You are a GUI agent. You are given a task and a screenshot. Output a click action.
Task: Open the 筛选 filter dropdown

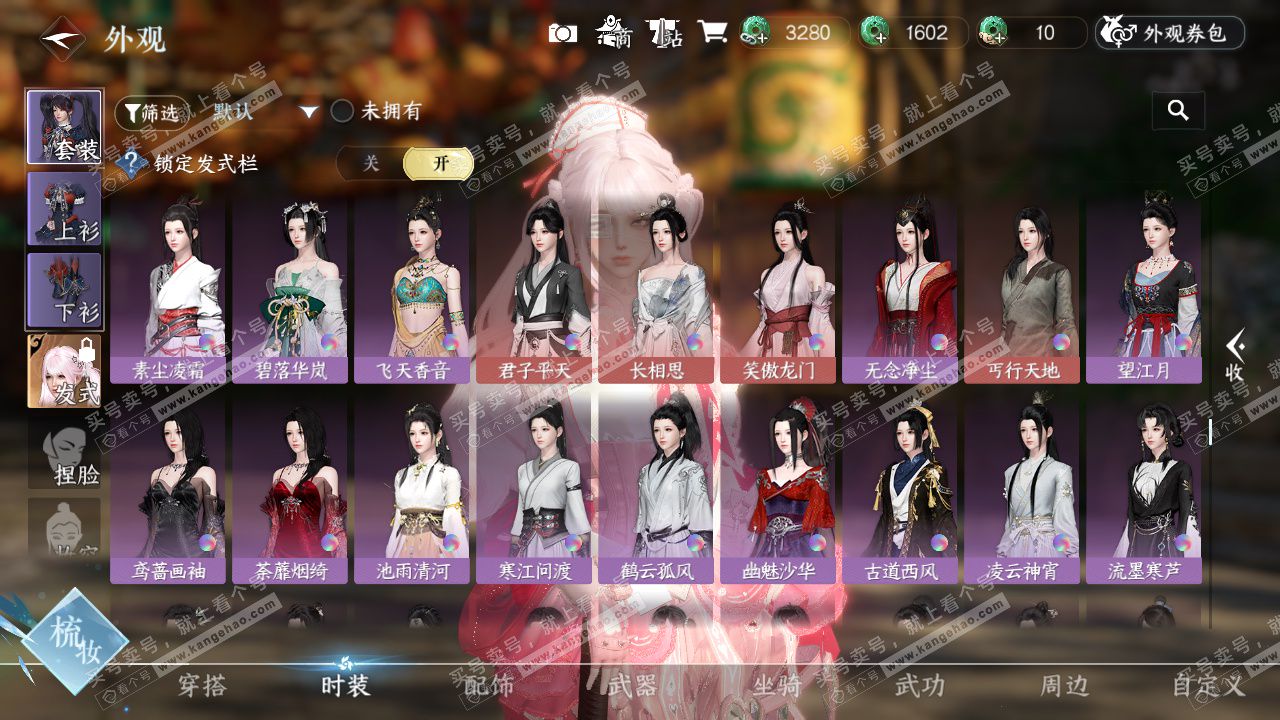pyautogui.click(x=152, y=112)
